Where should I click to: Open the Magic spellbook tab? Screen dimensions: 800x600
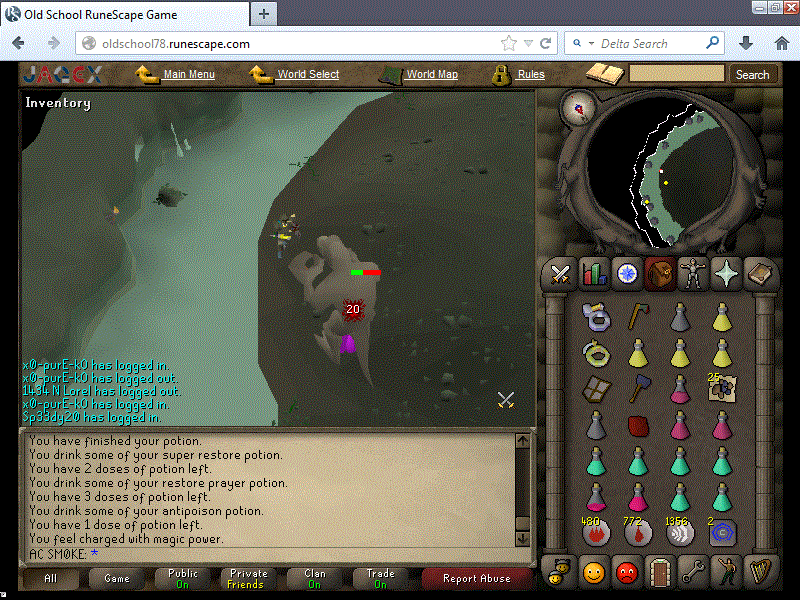tap(758, 272)
